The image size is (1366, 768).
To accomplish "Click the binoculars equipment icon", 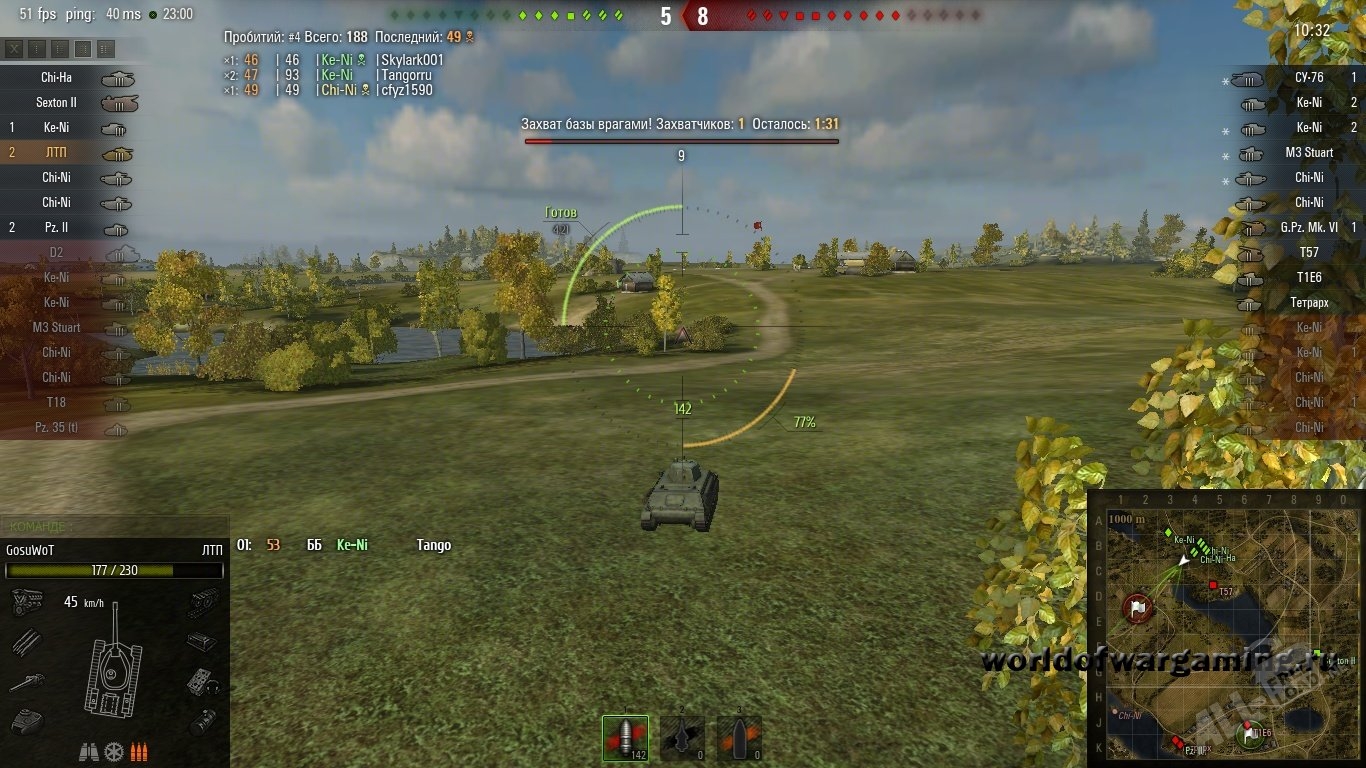I will point(88,751).
